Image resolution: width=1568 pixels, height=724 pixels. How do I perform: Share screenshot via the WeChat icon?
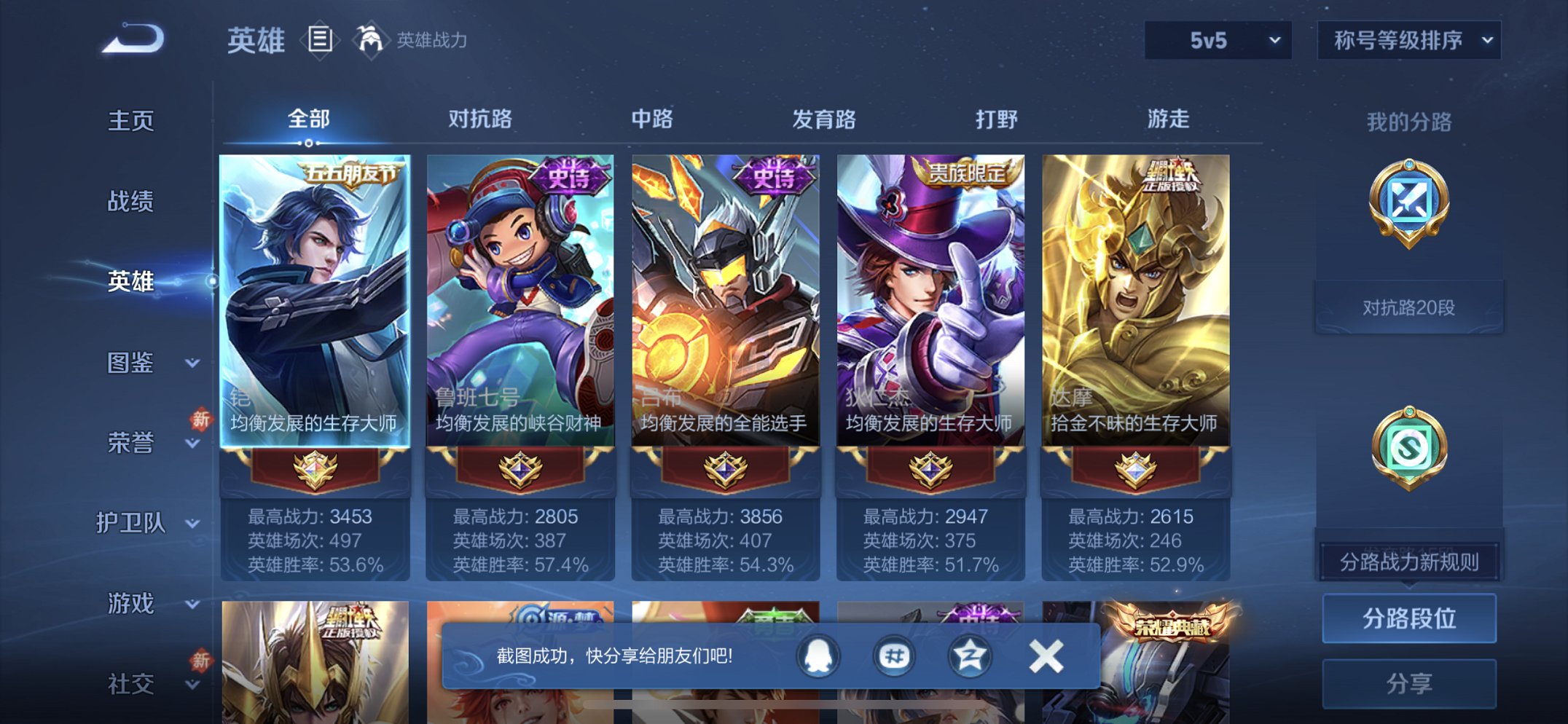tap(894, 654)
